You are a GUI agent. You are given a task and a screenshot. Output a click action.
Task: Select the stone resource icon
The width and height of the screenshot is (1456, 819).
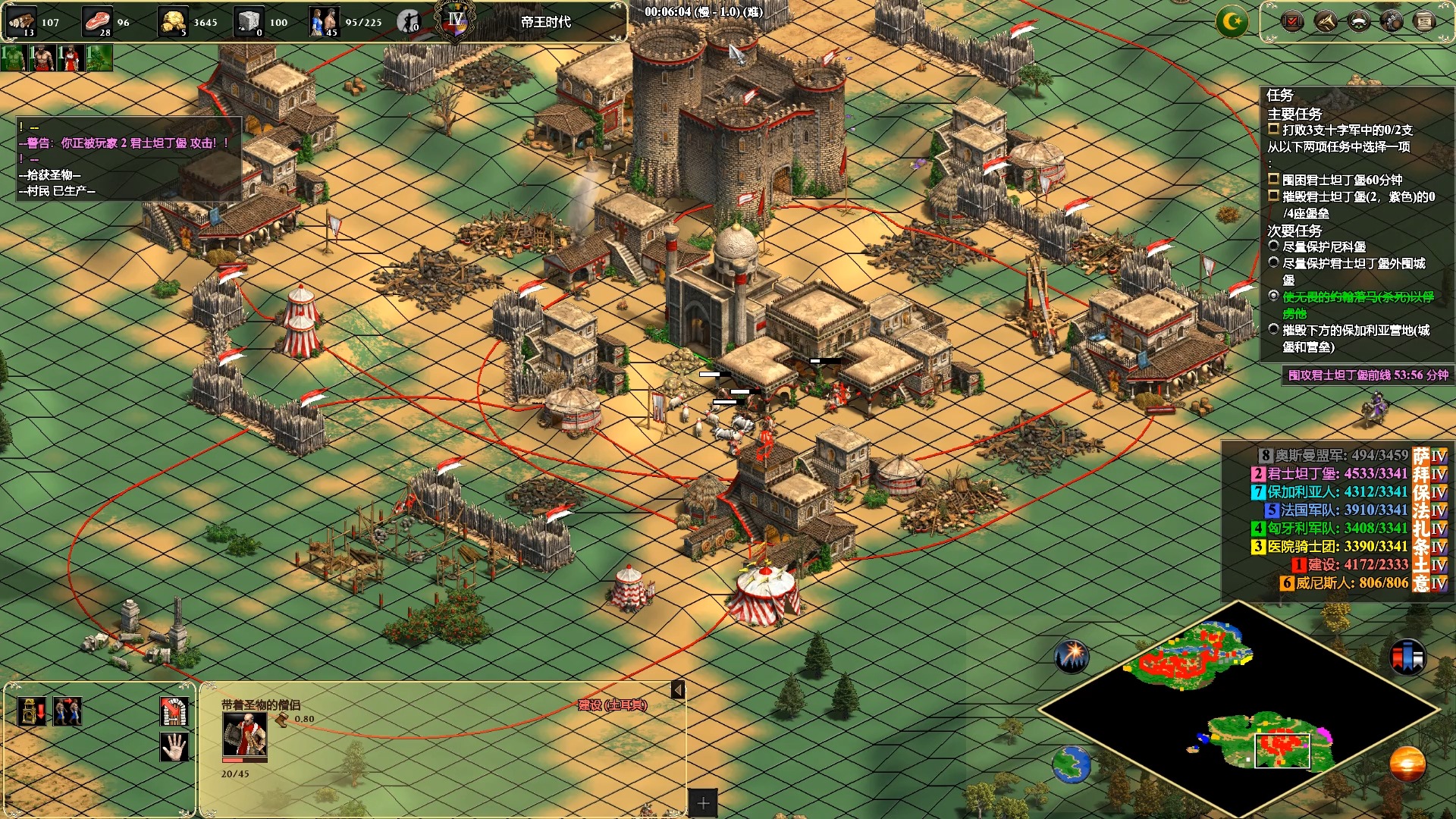point(248,20)
